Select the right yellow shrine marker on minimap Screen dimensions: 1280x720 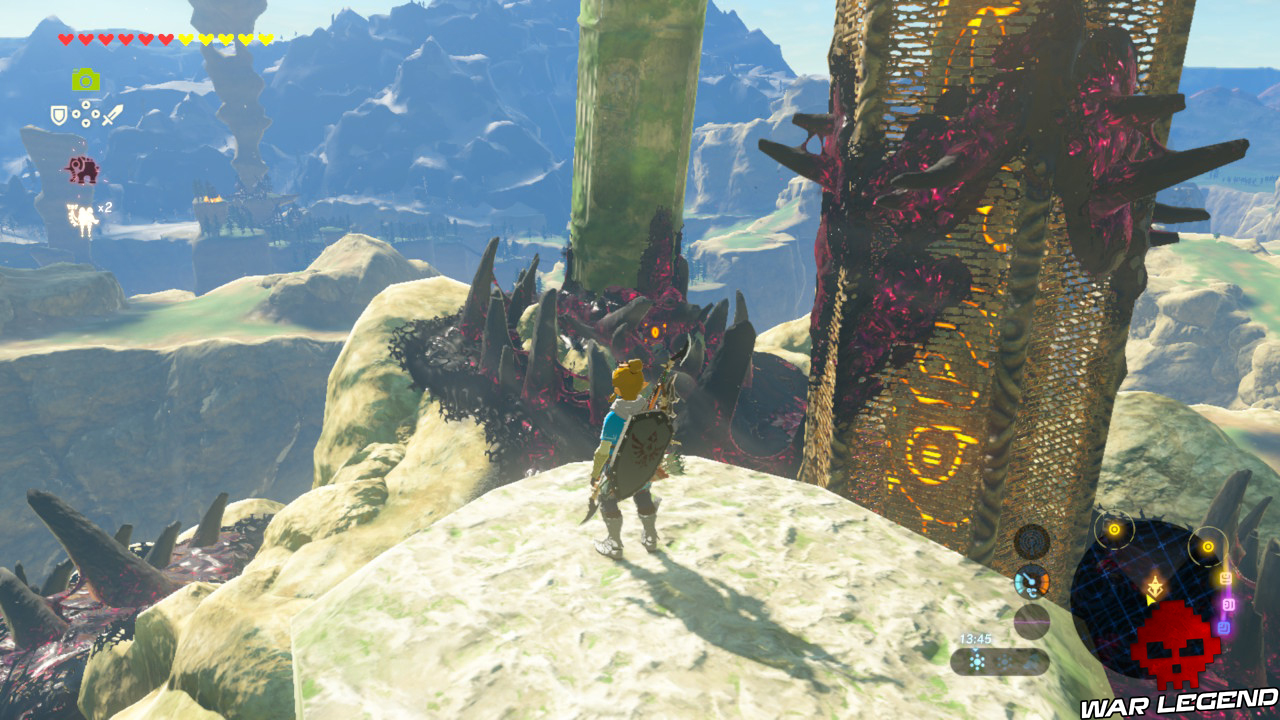[x=1208, y=546]
